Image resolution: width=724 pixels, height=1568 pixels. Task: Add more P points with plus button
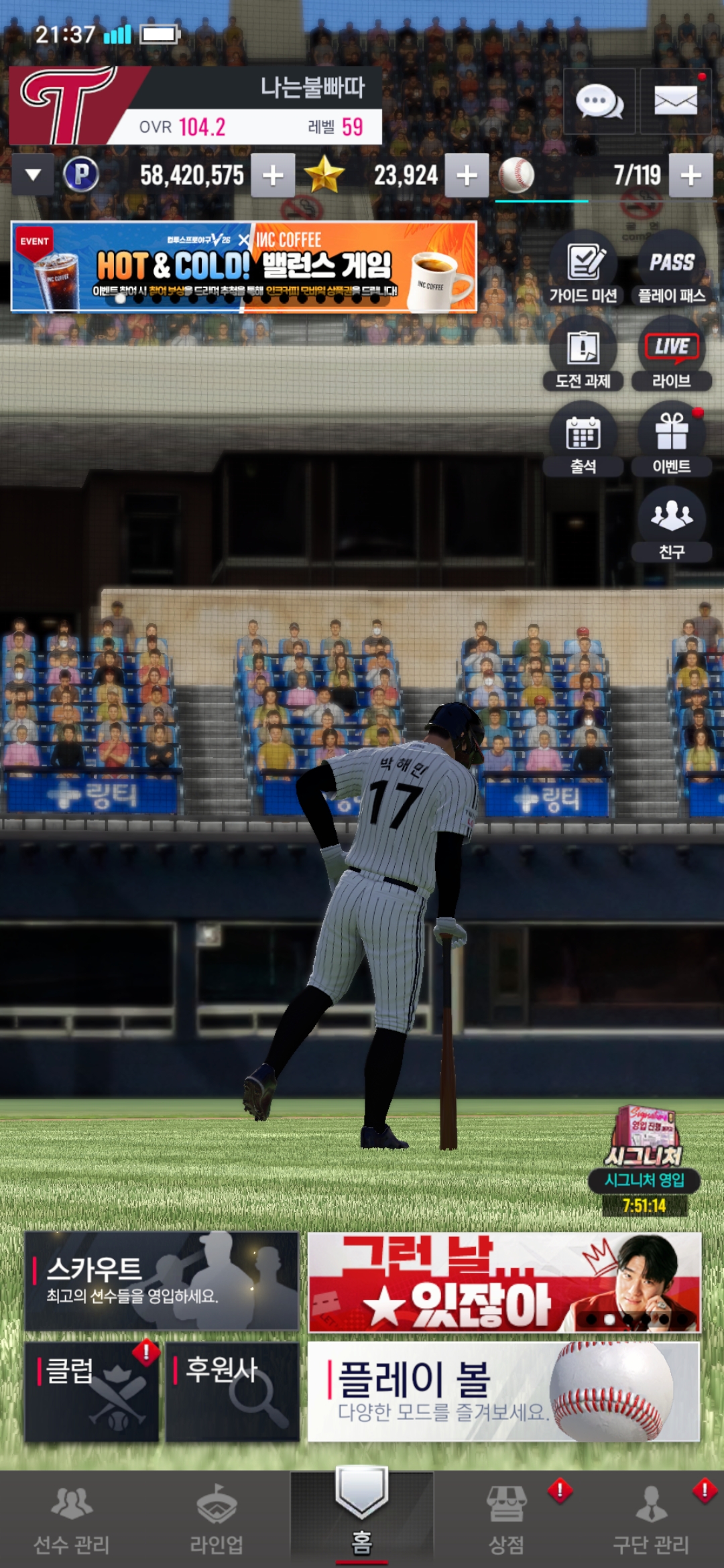(273, 176)
